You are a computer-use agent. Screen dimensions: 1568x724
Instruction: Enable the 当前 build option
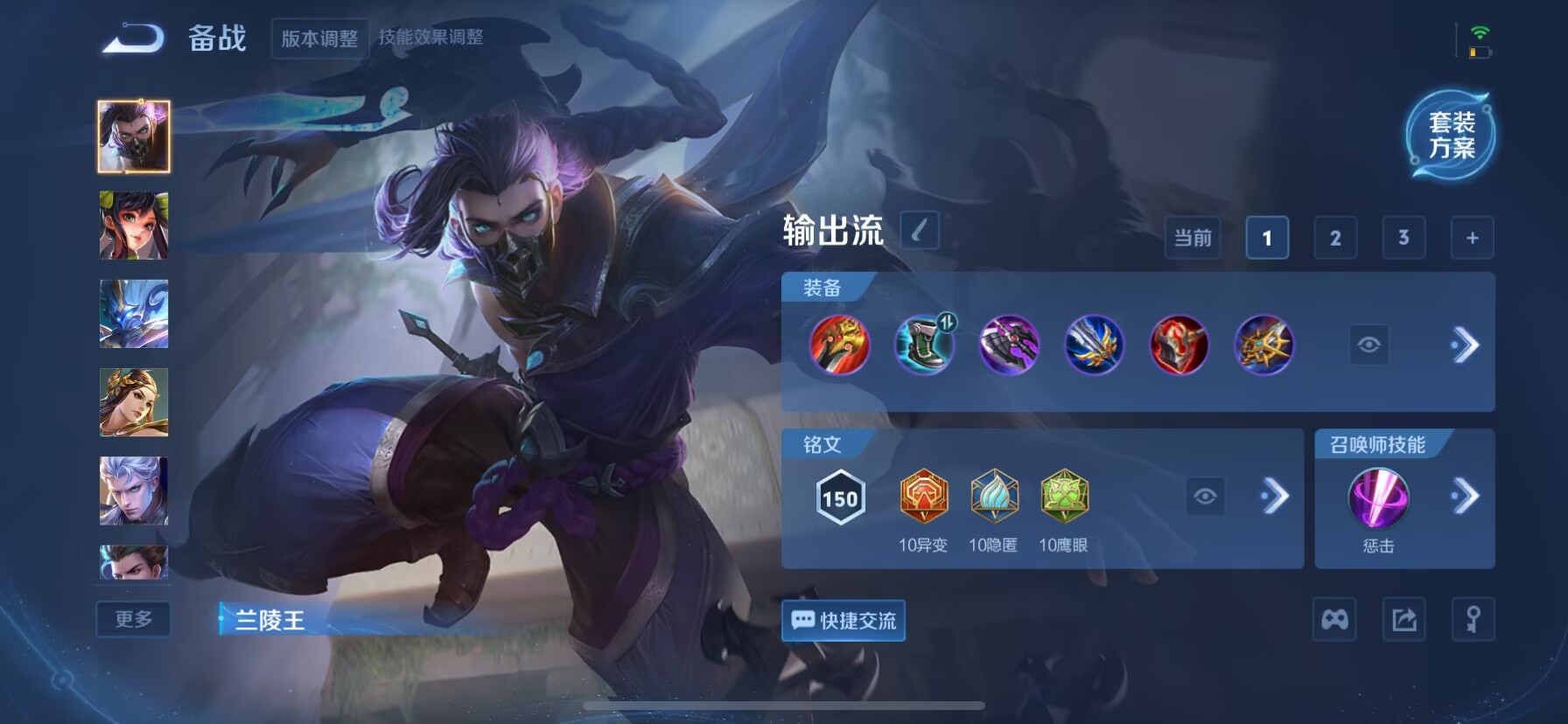1193,237
